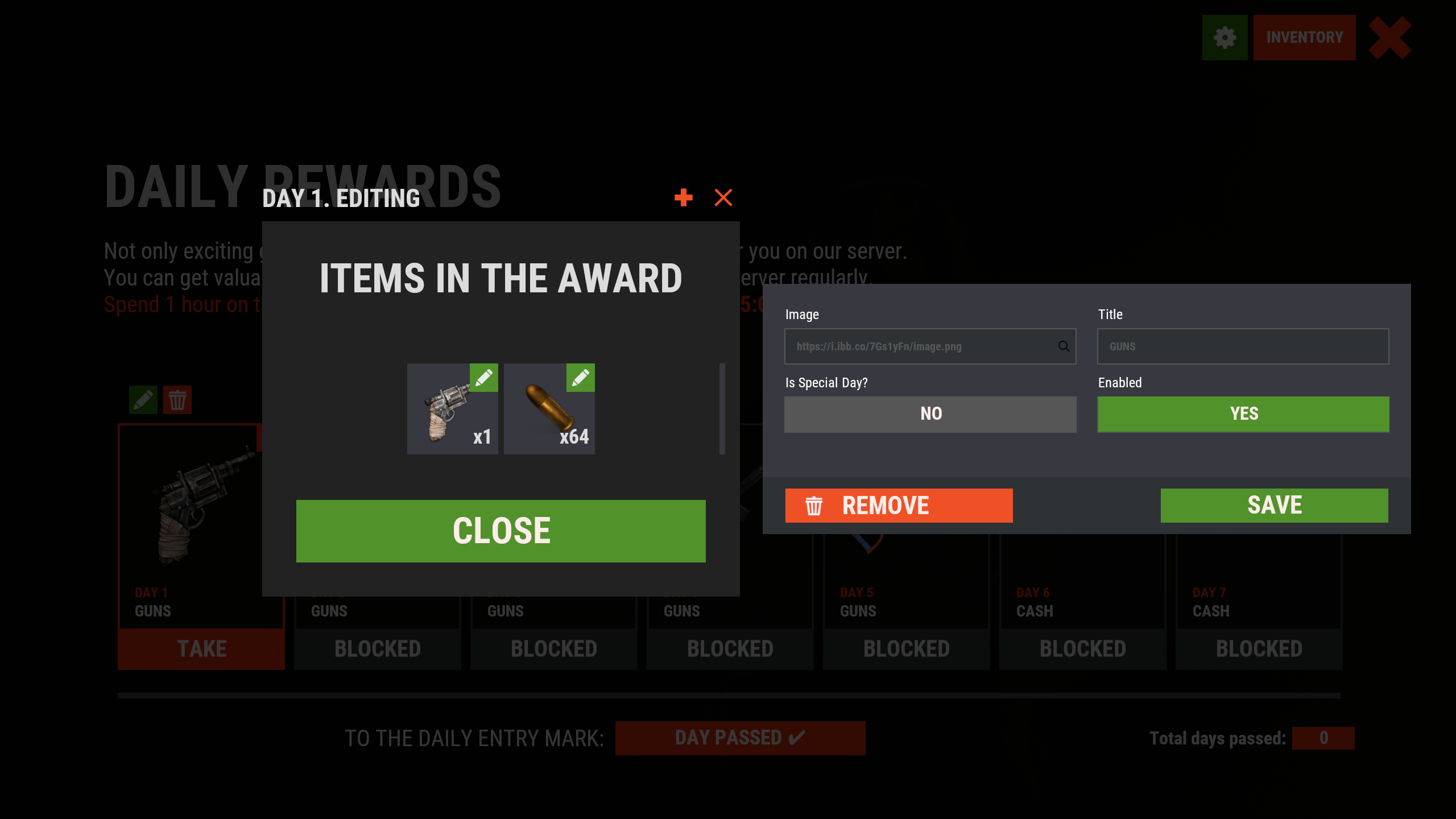Image resolution: width=1456 pixels, height=819 pixels.
Task: Select the pencil edit icon for the bullet item
Action: (580, 378)
